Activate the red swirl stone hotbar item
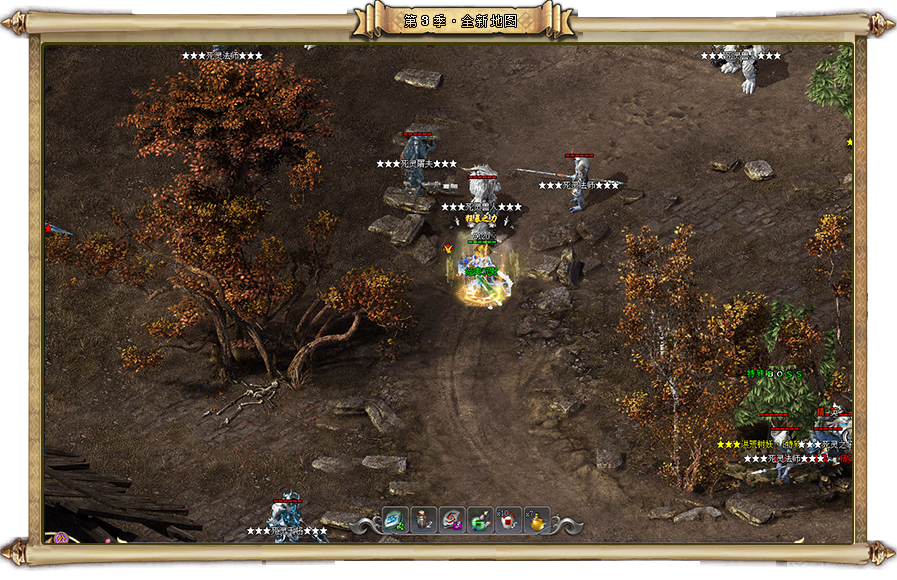This screenshot has height=580, width=897. coord(452,520)
